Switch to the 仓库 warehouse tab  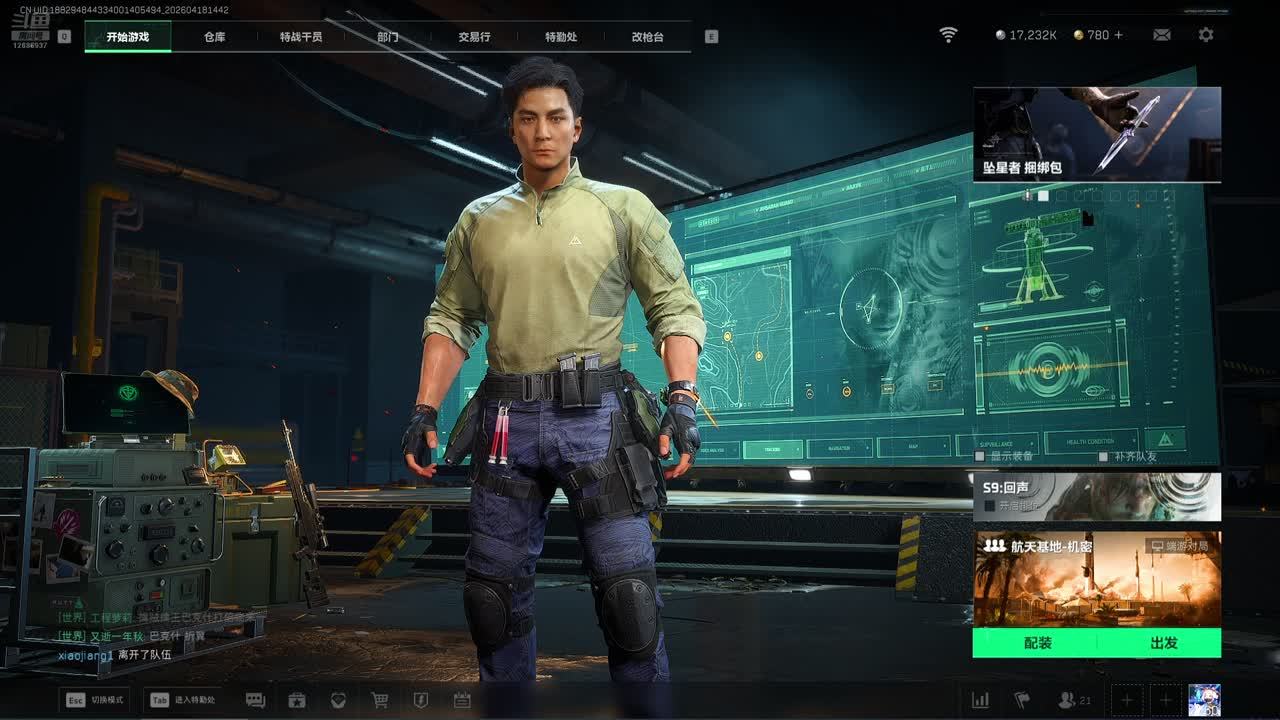coord(214,37)
